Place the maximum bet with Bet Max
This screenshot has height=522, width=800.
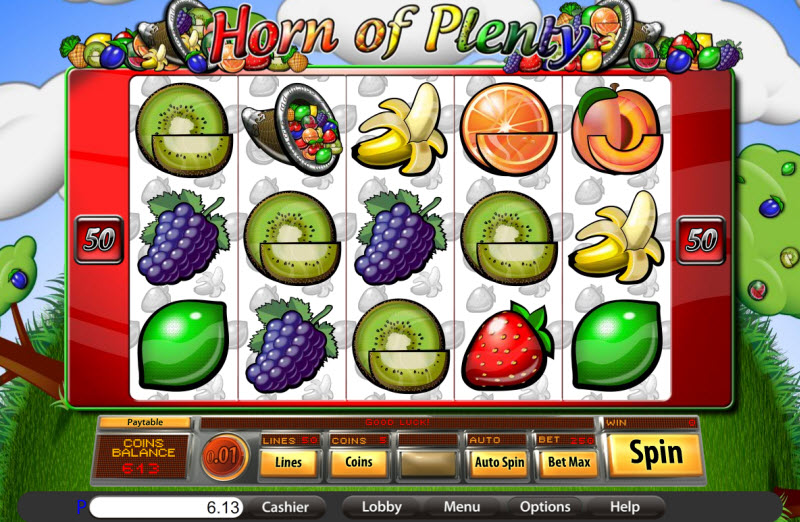[x=567, y=463]
